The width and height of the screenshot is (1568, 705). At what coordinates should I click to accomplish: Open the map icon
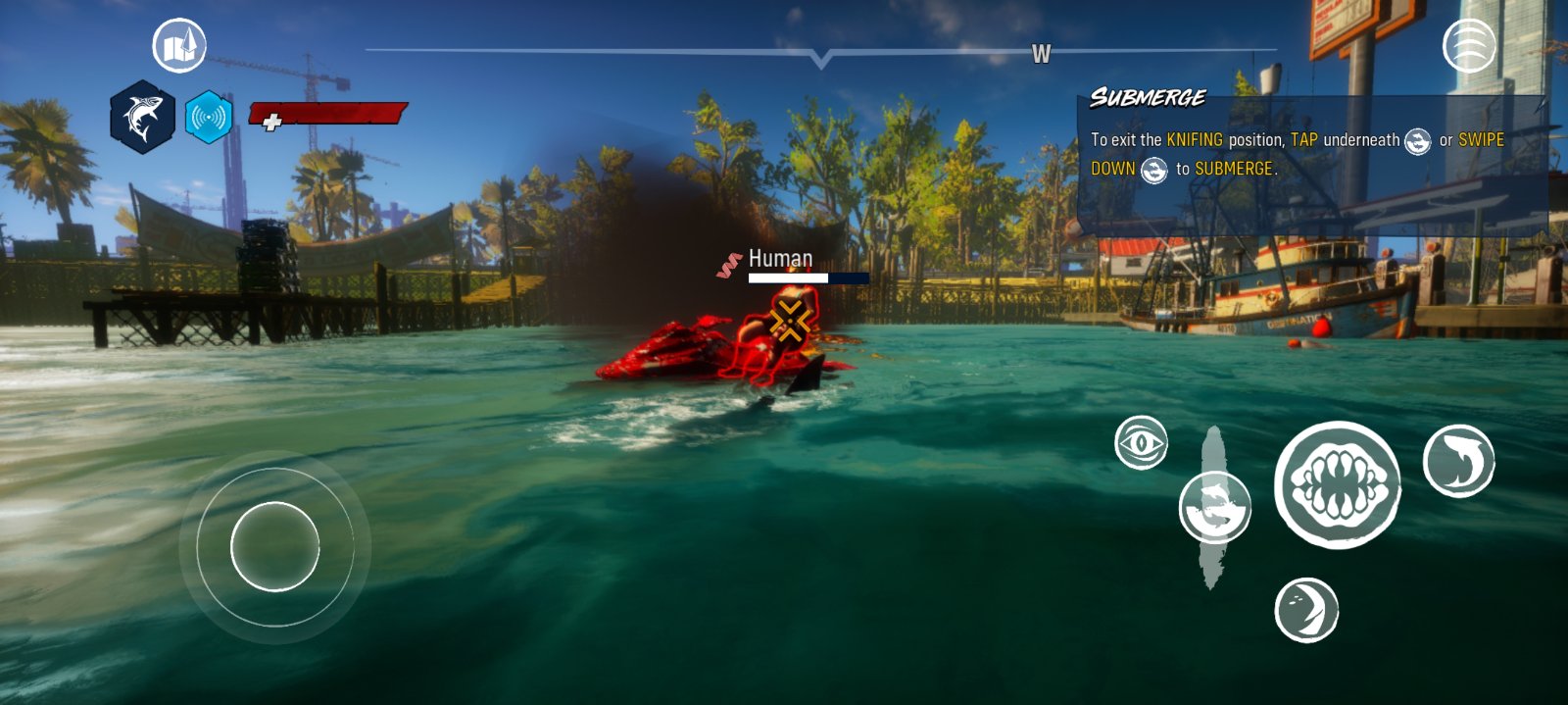[x=179, y=46]
